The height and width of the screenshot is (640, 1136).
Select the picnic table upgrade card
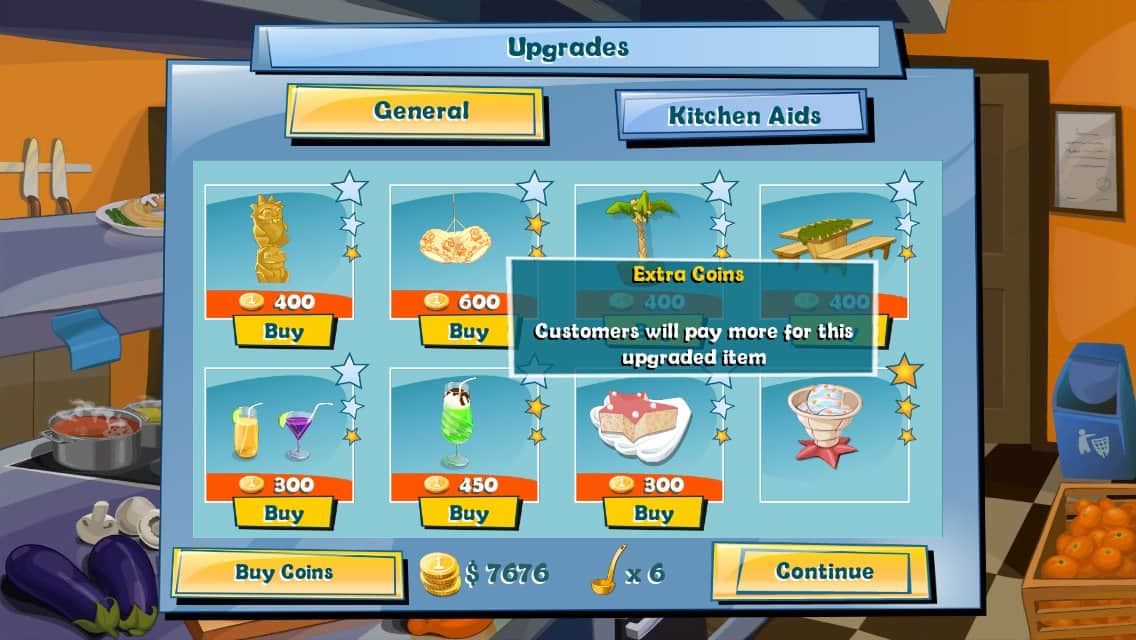[x=834, y=225]
